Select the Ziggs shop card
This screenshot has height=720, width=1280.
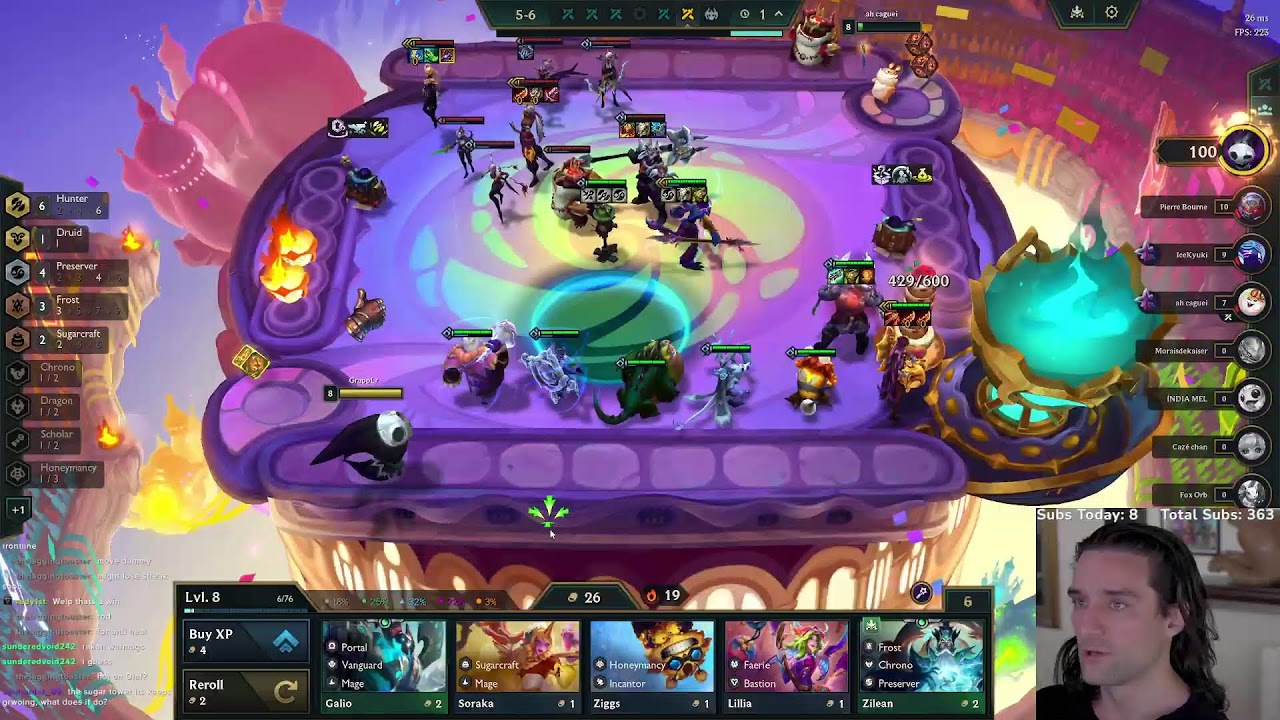[x=652, y=664]
